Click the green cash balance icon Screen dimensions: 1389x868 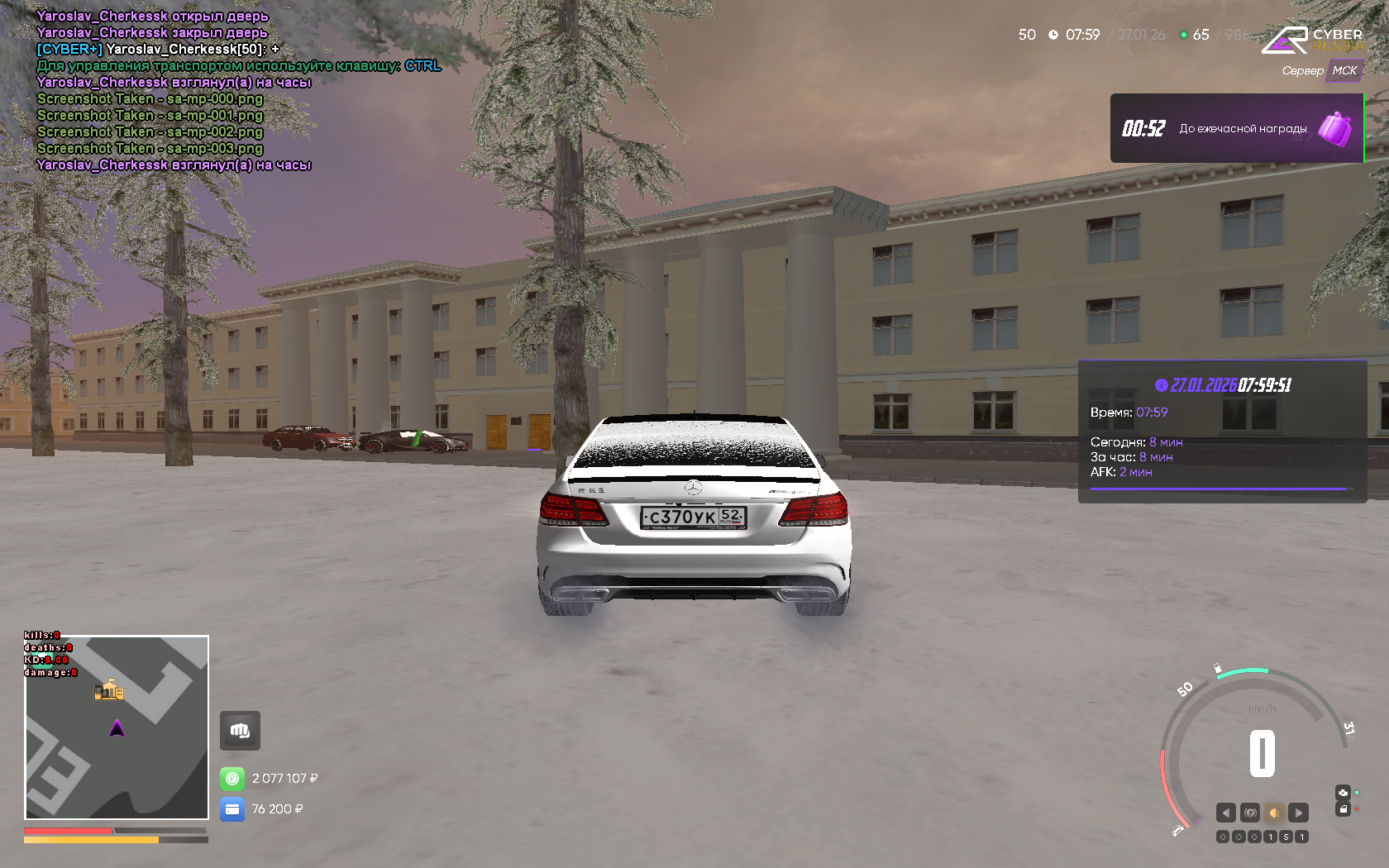click(232, 779)
